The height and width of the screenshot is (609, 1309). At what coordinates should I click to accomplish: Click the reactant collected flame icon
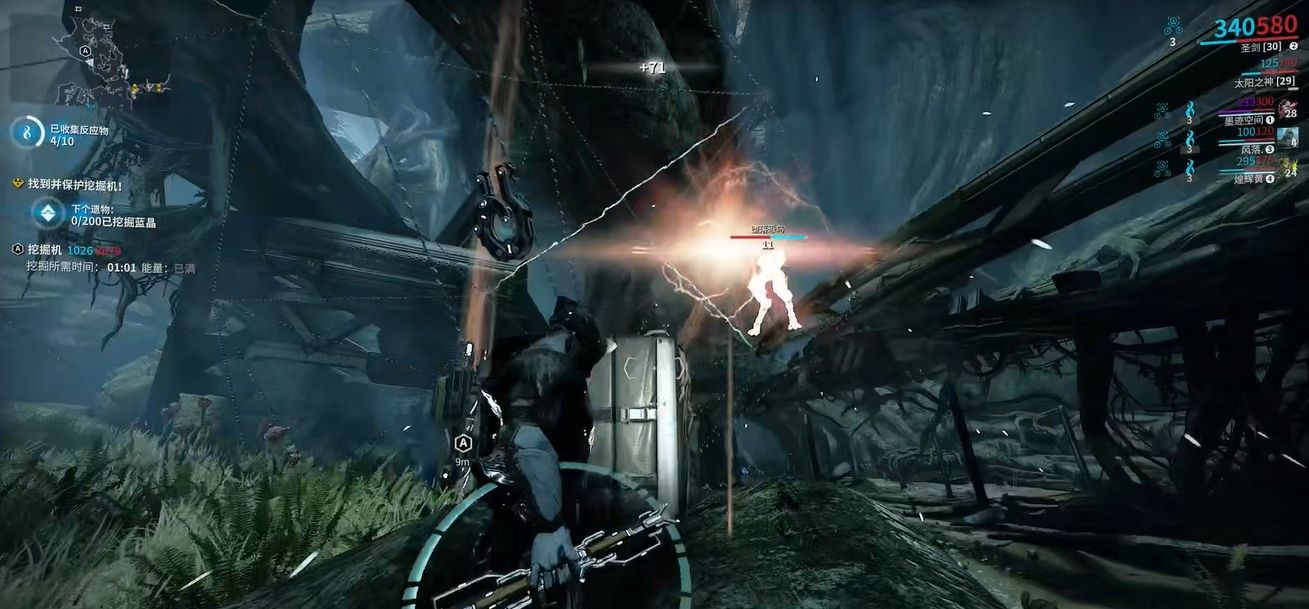pos(28,133)
